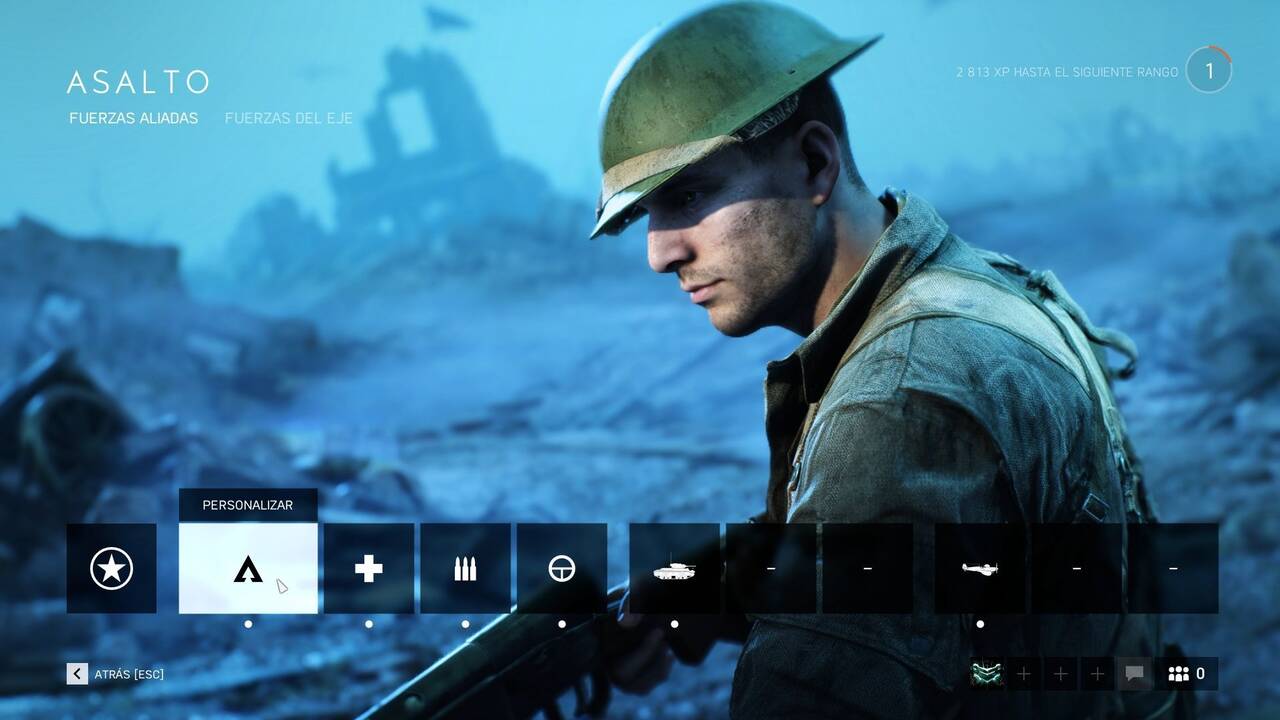Open the PERSONALIZAR customization option
This screenshot has width=1280, height=720.
coord(247,505)
